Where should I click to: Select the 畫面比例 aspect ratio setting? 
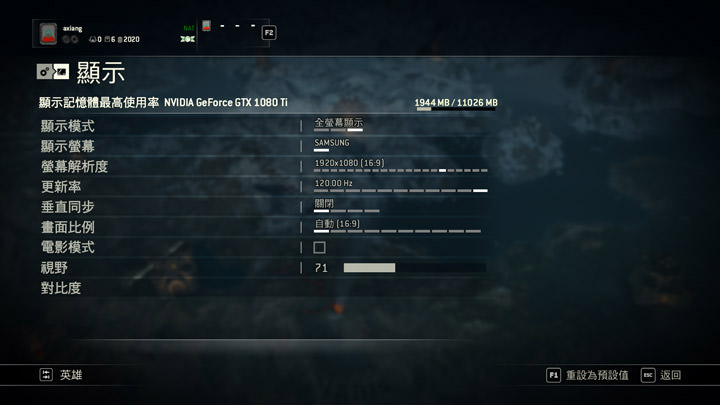point(68,227)
